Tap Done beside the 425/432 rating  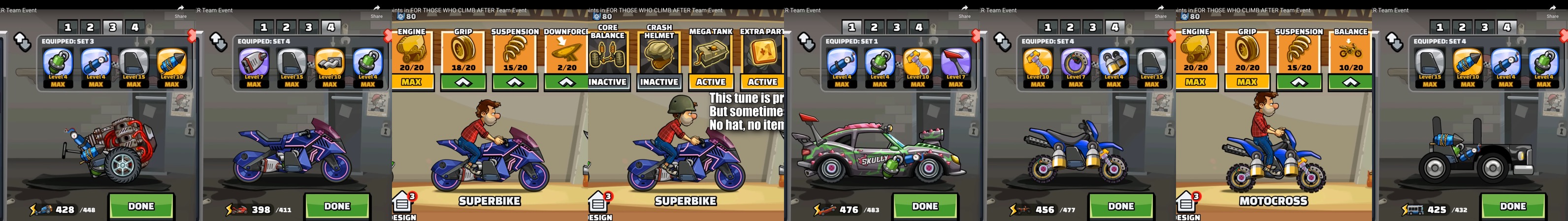[1513, 206]
